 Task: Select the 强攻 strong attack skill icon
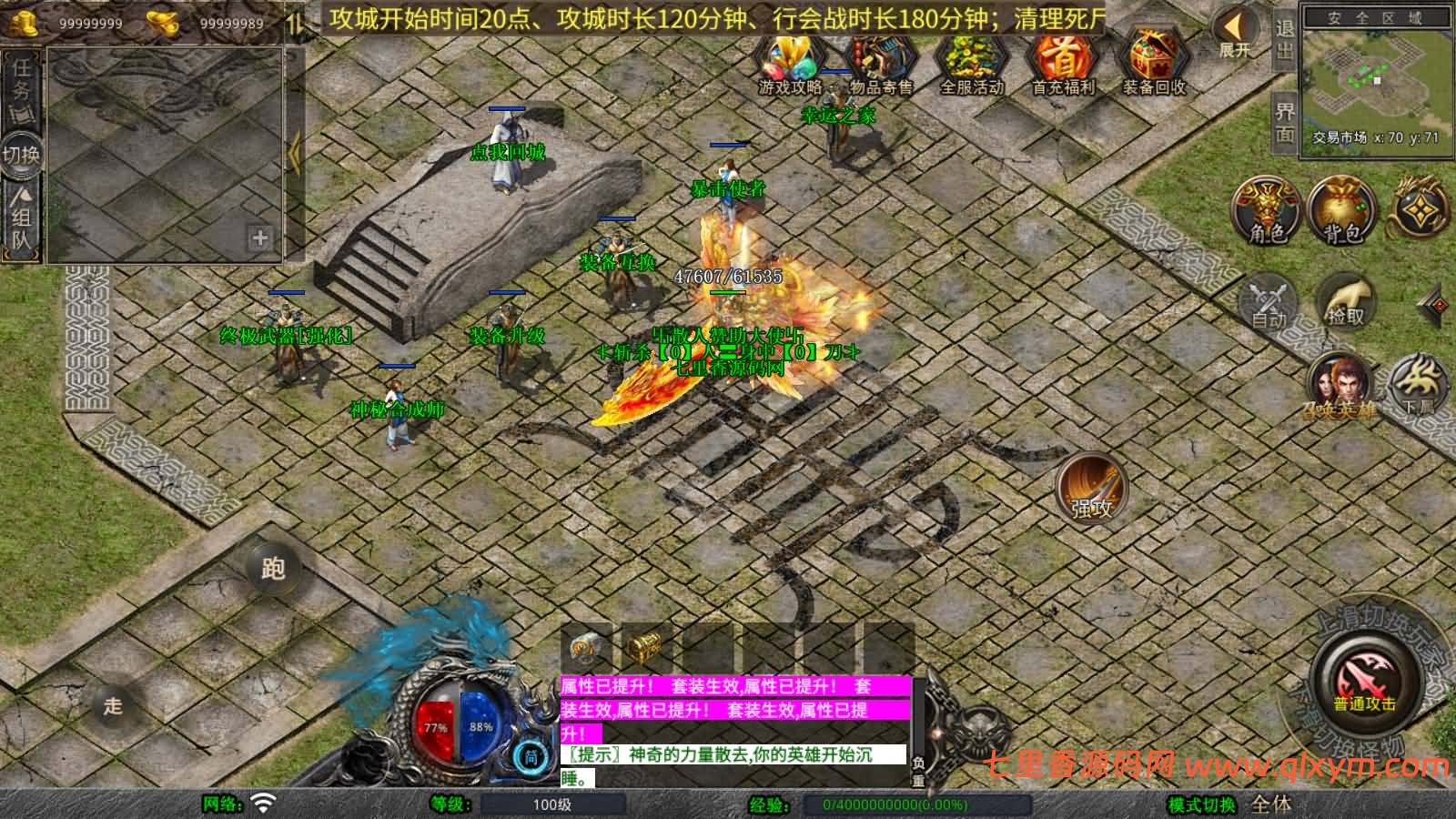coord(1089,489)
